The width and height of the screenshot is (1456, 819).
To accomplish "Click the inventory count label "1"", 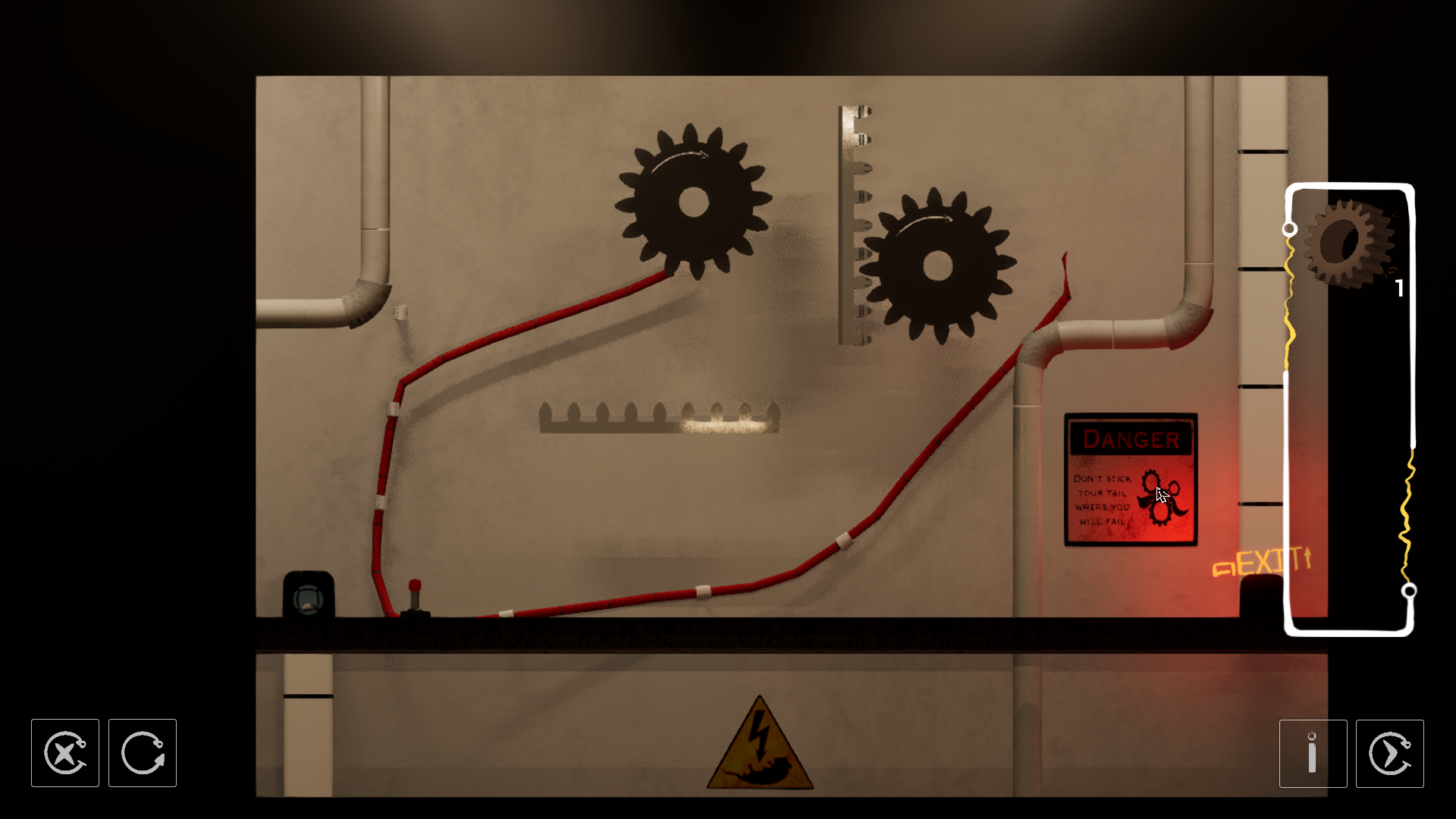I will (x=1399, y=287).
